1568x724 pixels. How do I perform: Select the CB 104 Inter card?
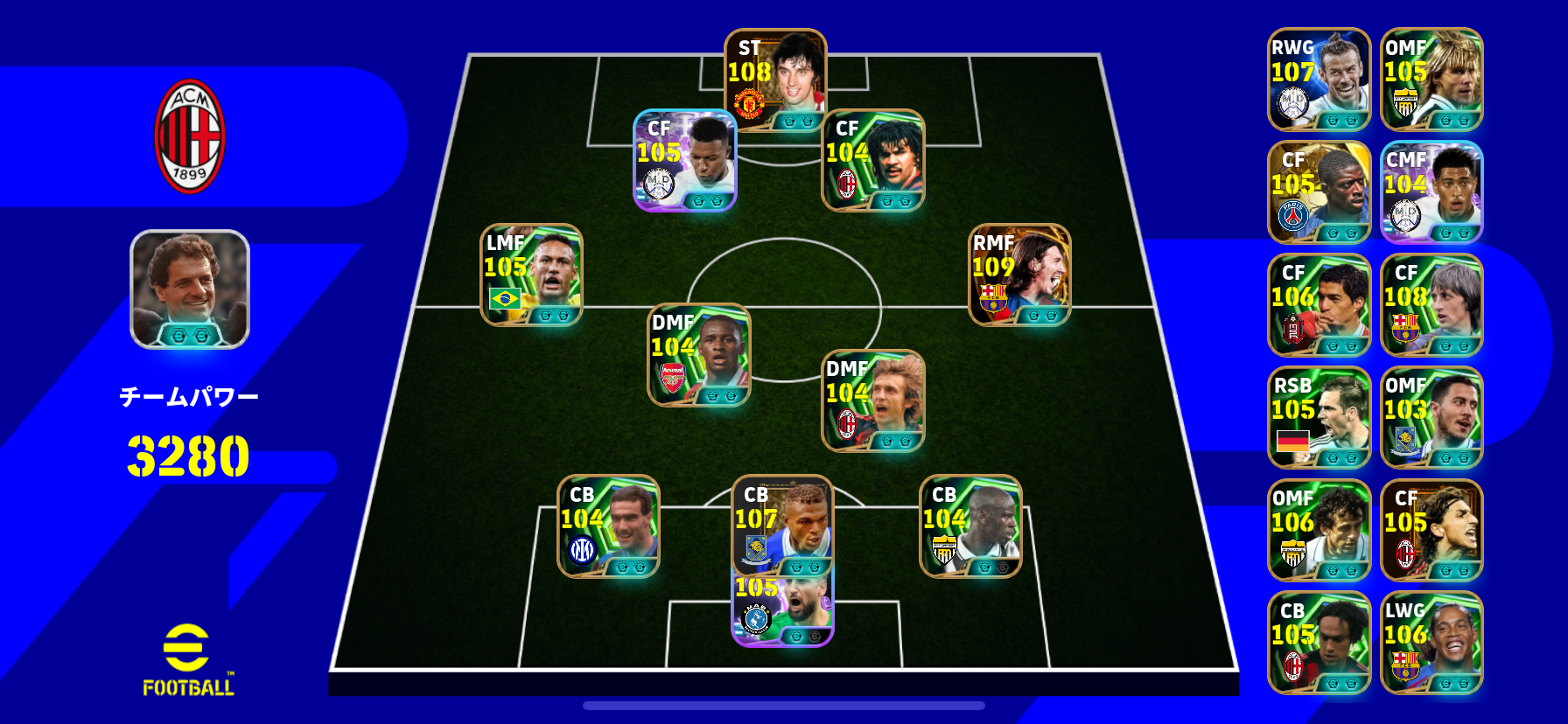608,526
